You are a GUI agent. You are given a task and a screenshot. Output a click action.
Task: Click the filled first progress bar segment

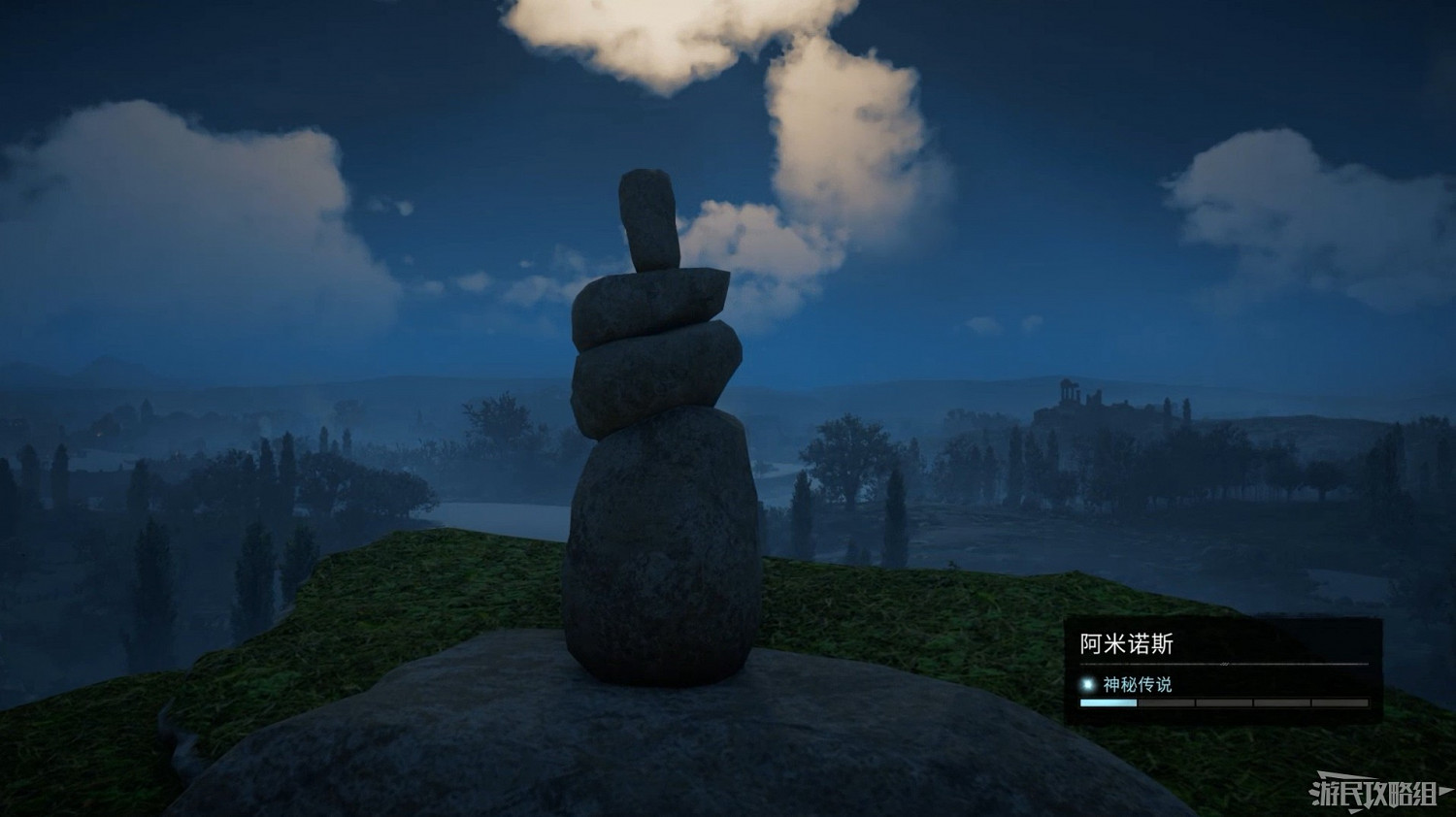point(1109,703)
